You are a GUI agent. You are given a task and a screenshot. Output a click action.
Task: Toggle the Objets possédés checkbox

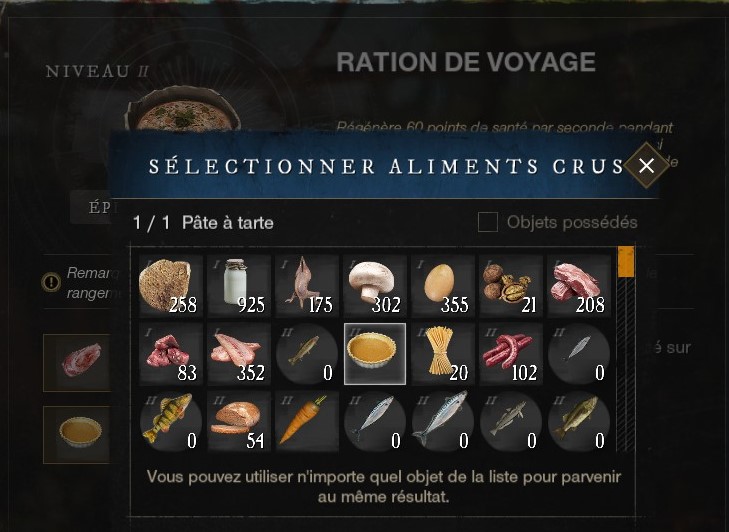point(488,222)
